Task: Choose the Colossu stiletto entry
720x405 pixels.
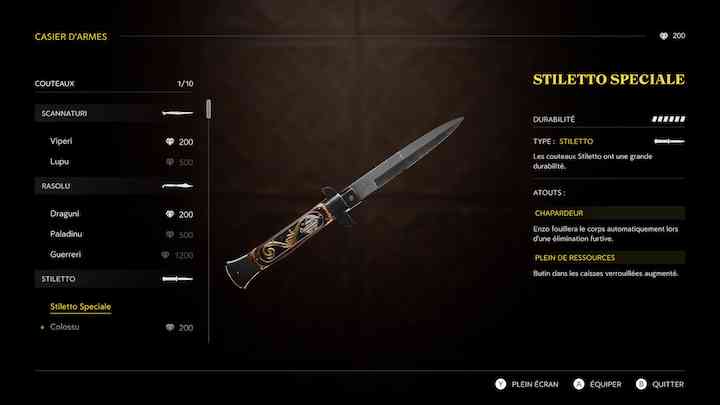Action: 65,327
